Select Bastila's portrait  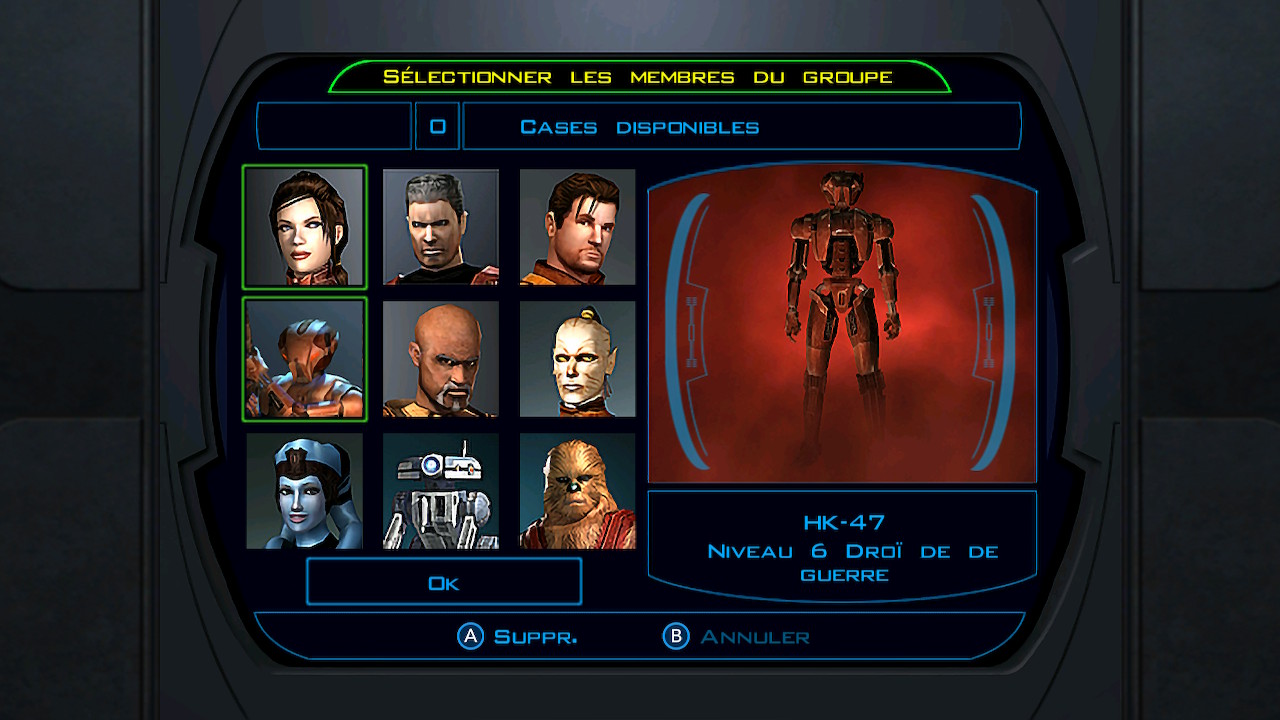point(305,227)
